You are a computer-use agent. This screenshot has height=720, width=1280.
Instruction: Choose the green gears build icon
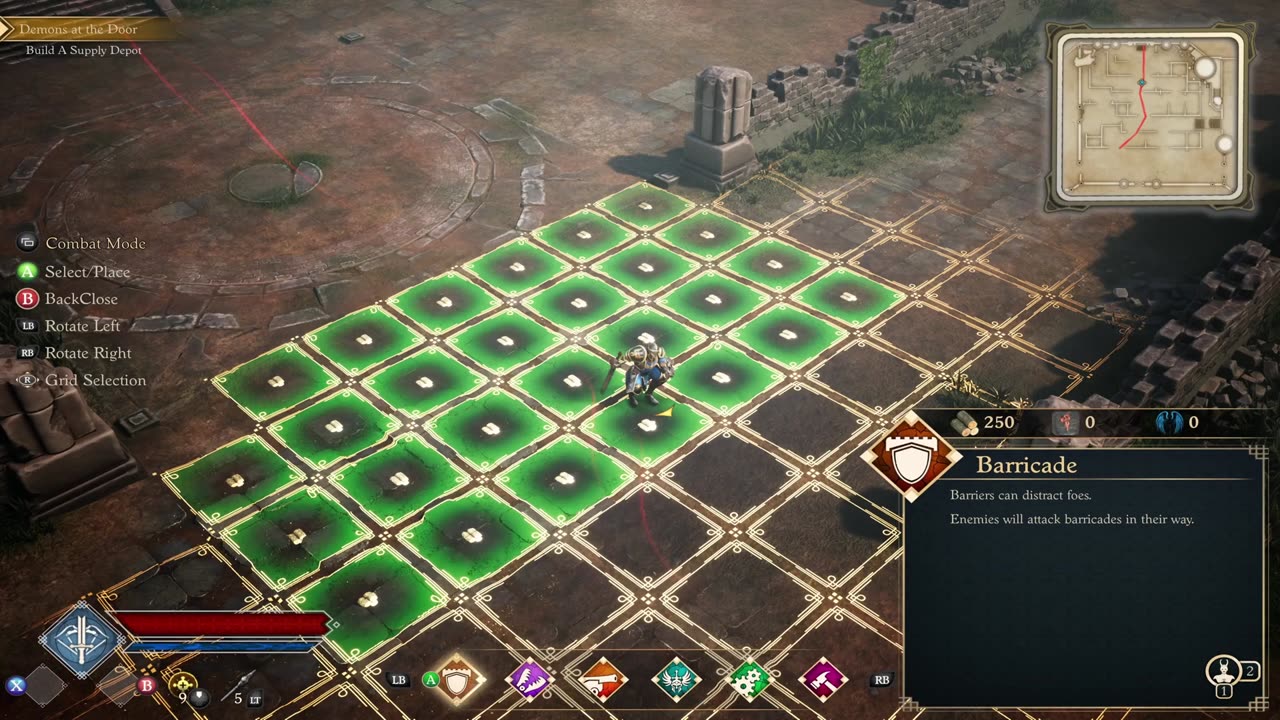coord(749,680)
